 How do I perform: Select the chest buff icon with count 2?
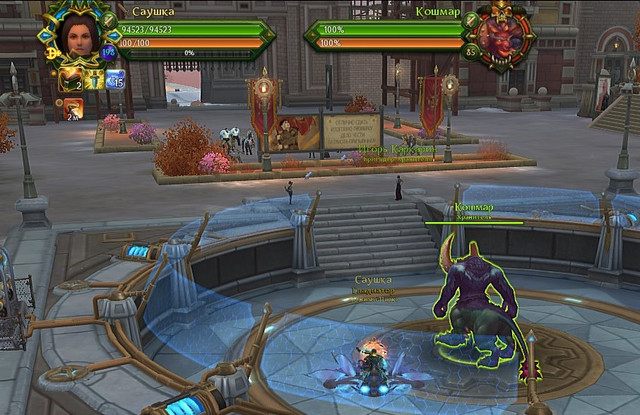(71, 79)
